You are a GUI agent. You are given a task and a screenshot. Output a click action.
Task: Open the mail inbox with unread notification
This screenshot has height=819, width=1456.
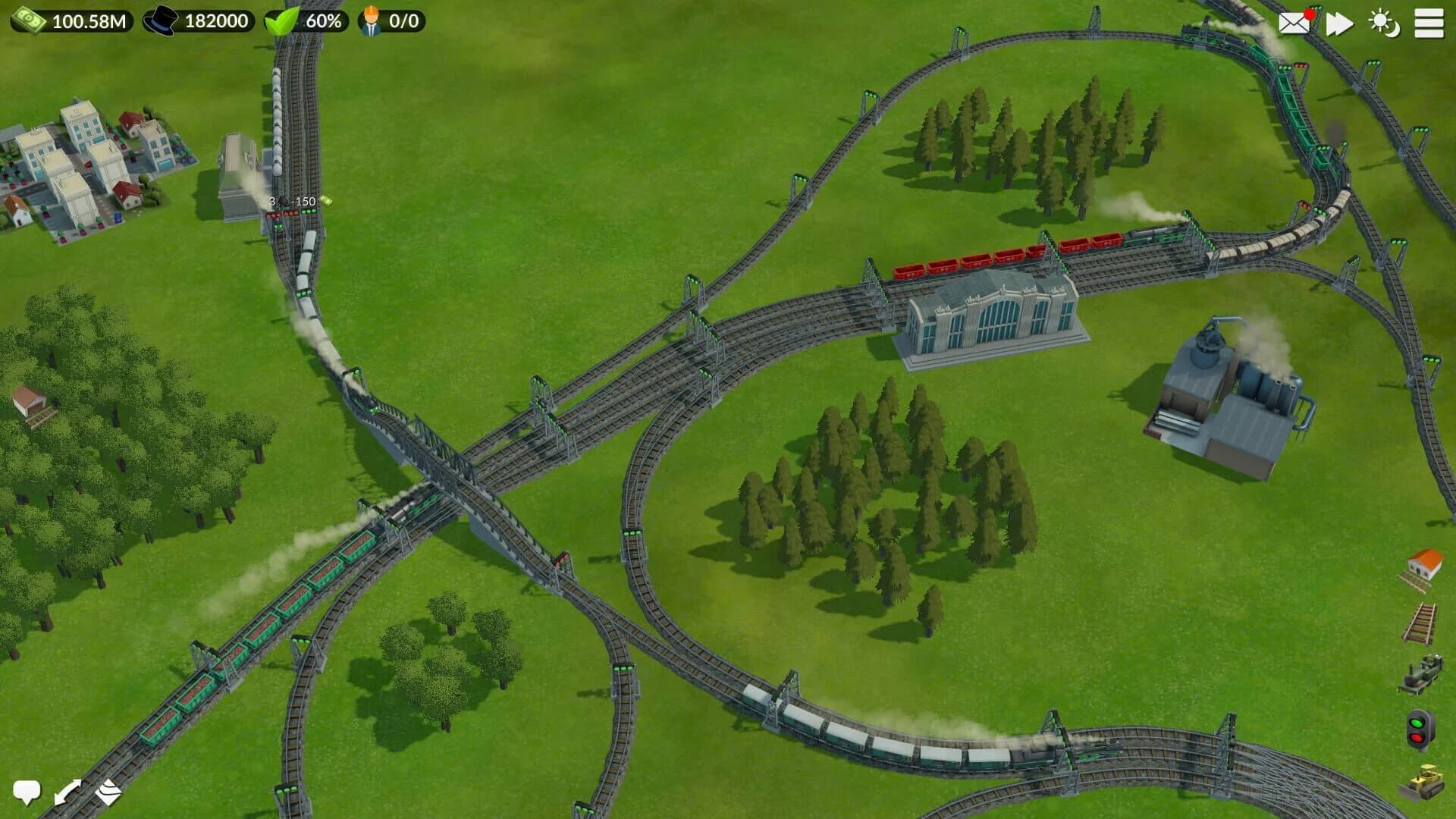pyautogui.click(x=1294, y=24)
